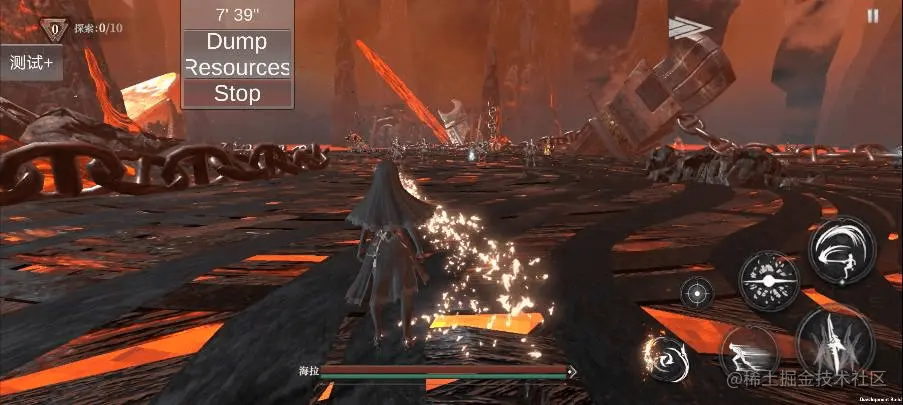Click the Stop button

(x=238, y=94)
